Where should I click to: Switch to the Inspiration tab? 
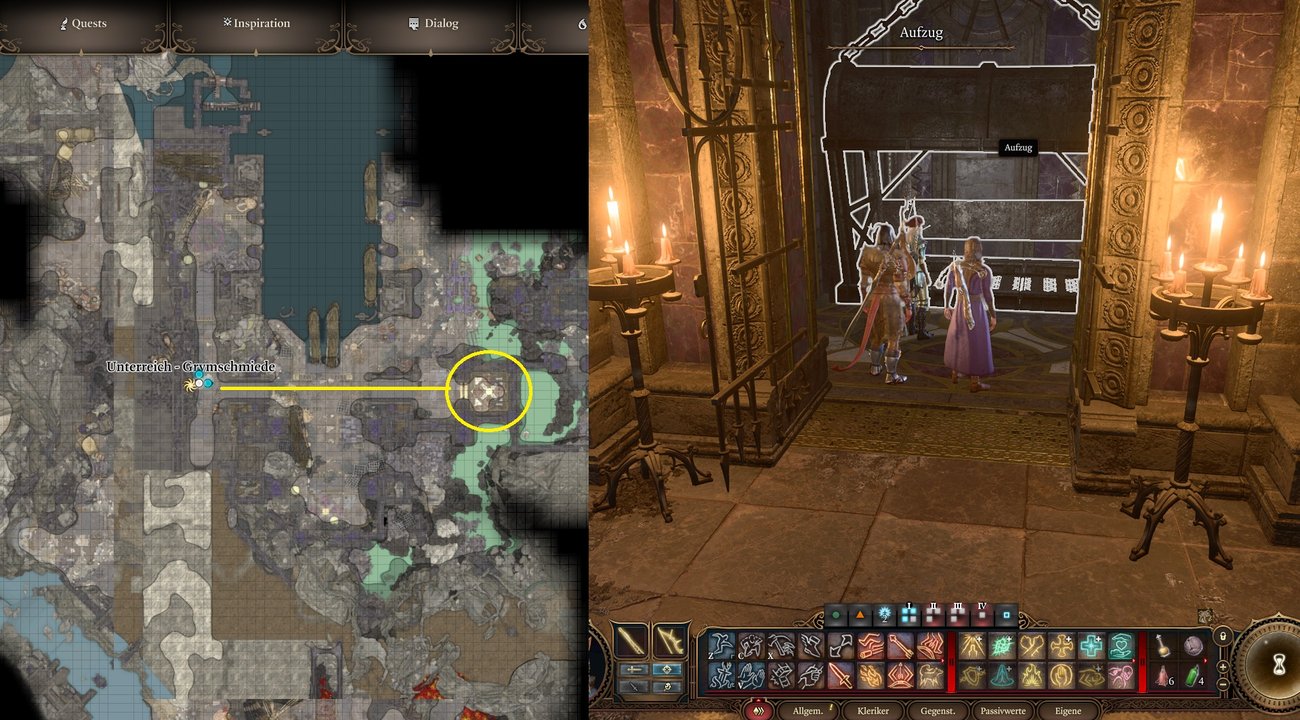[x=256, y=23]
